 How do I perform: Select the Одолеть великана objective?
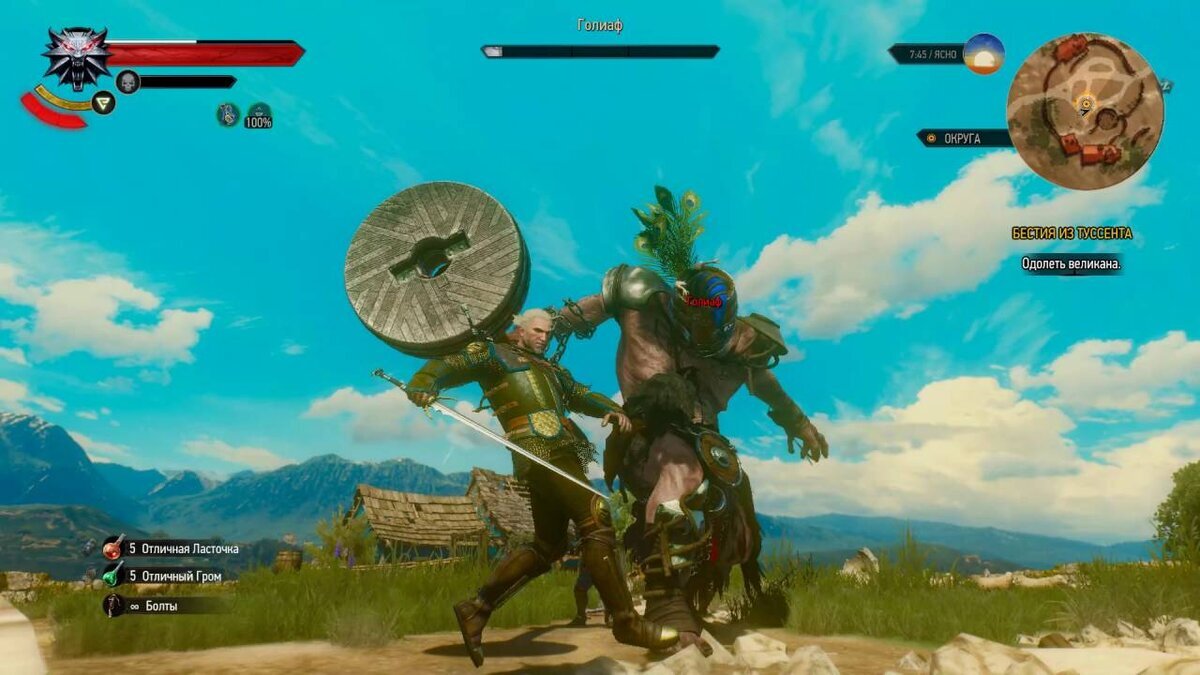click(1071, 264)
